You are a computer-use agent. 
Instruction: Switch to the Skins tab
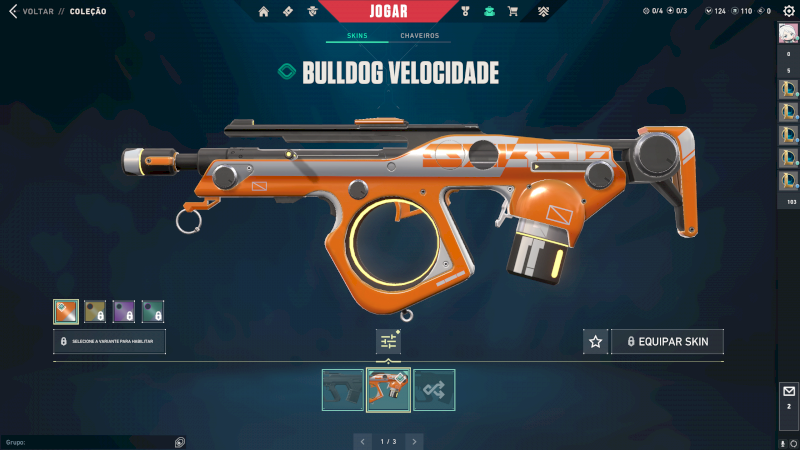tap(357, 36)
